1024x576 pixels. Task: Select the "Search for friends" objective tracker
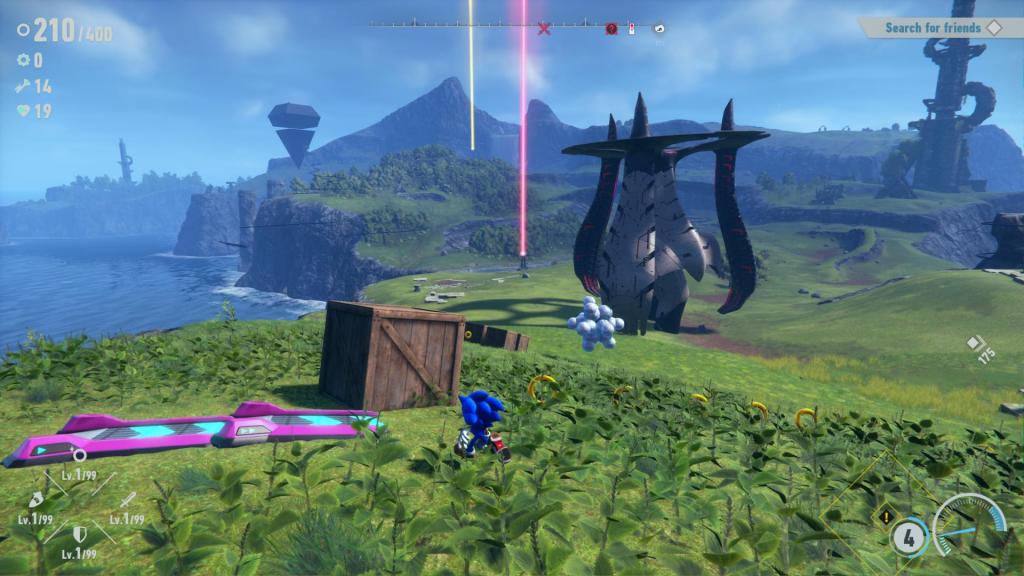[930, 28]
